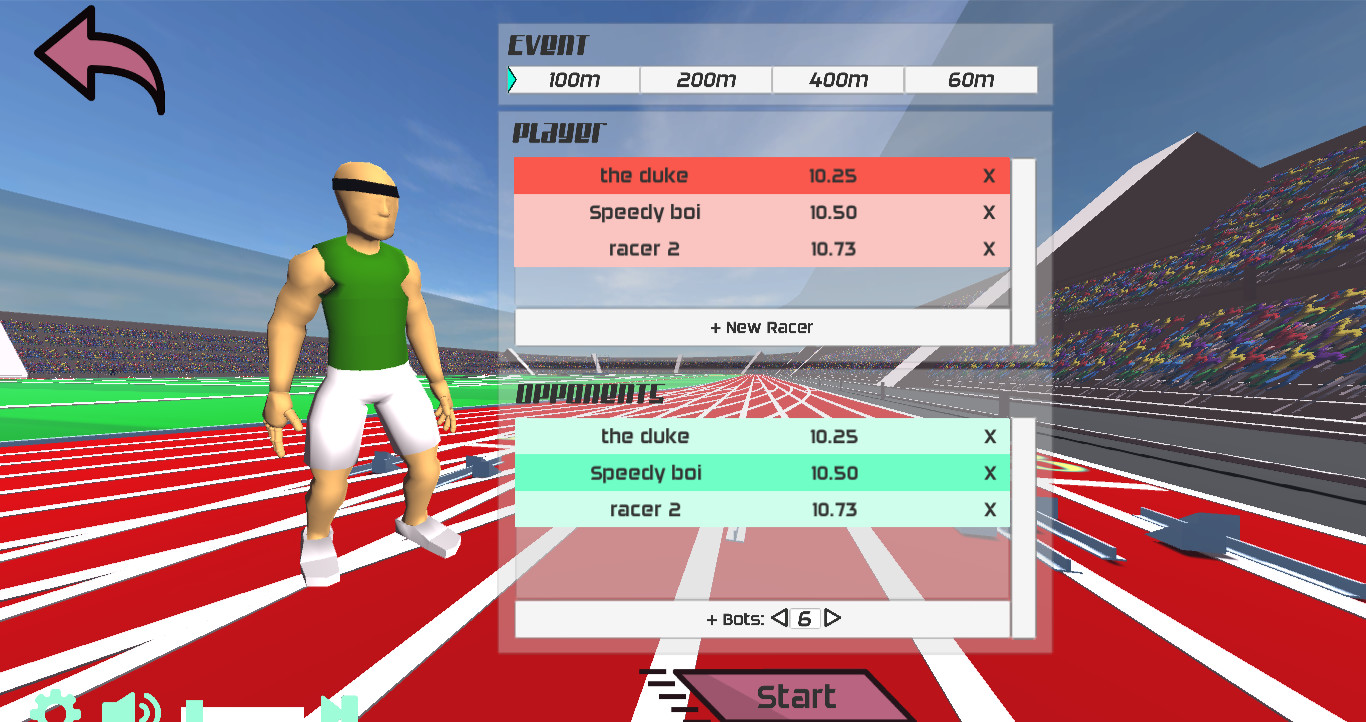The height and width of the screenshot is (722, 1366).
Task: Switch to the 200m event tab
Action: pos(705,79)
